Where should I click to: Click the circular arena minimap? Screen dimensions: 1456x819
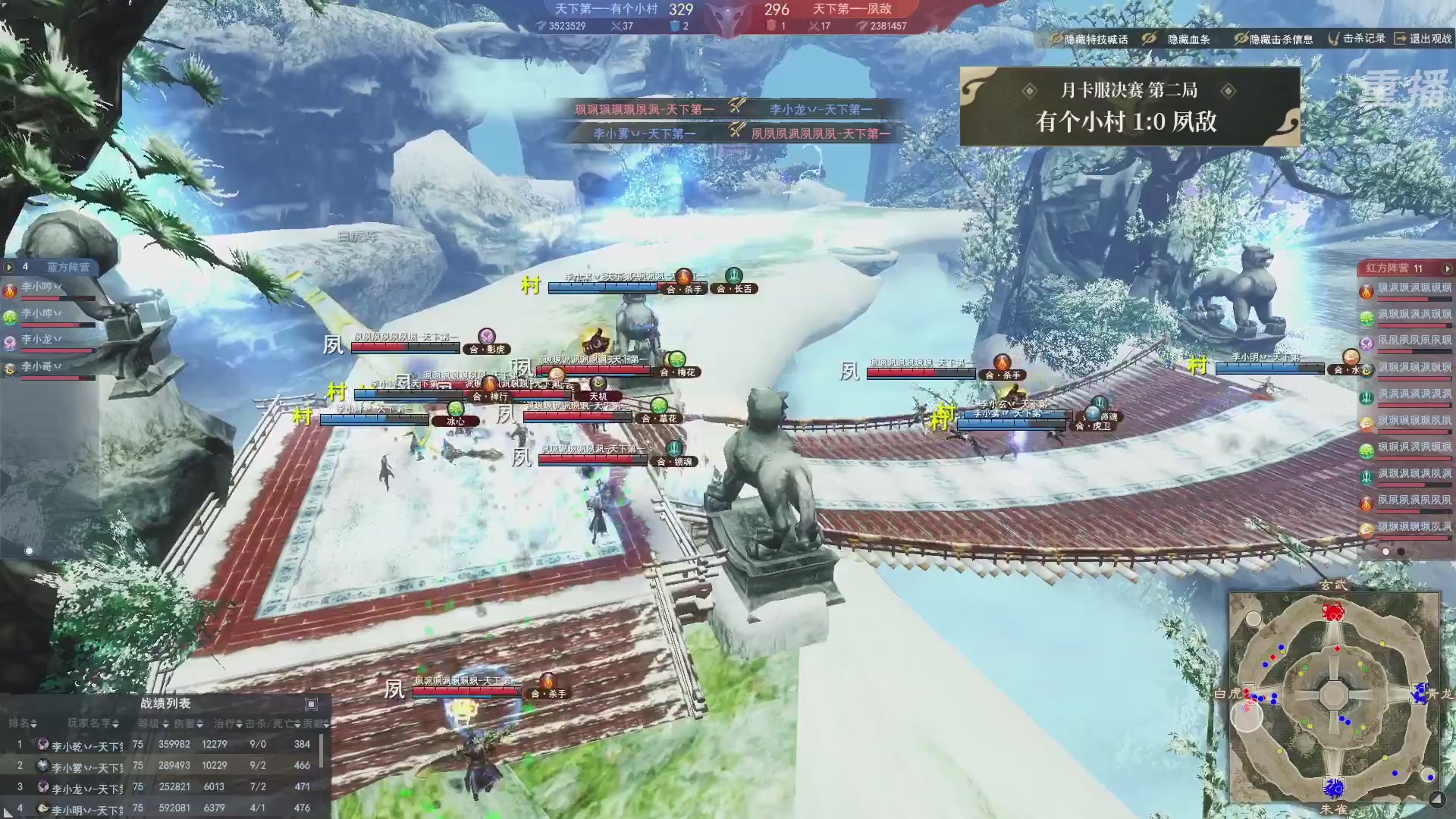click(x=1333, y=696)
